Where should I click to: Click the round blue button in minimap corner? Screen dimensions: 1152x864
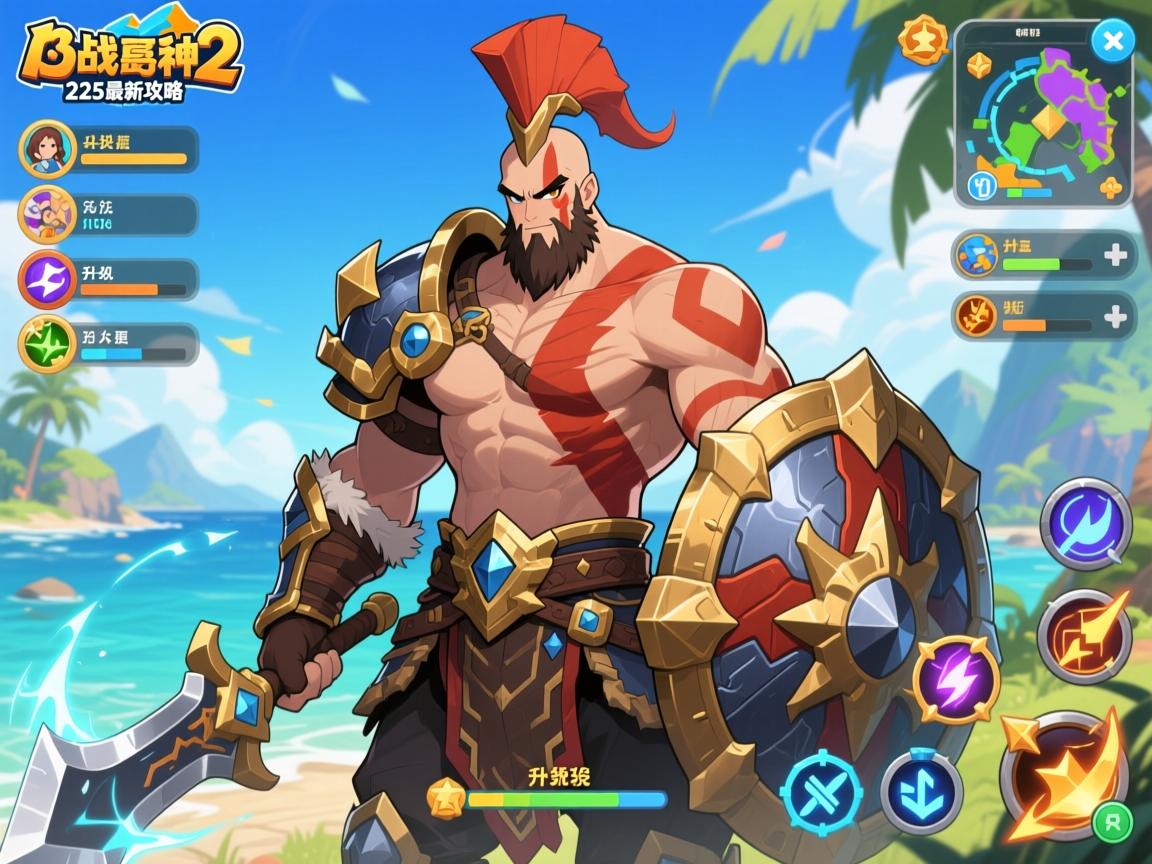pyautogui.click(x=983, y=186)
